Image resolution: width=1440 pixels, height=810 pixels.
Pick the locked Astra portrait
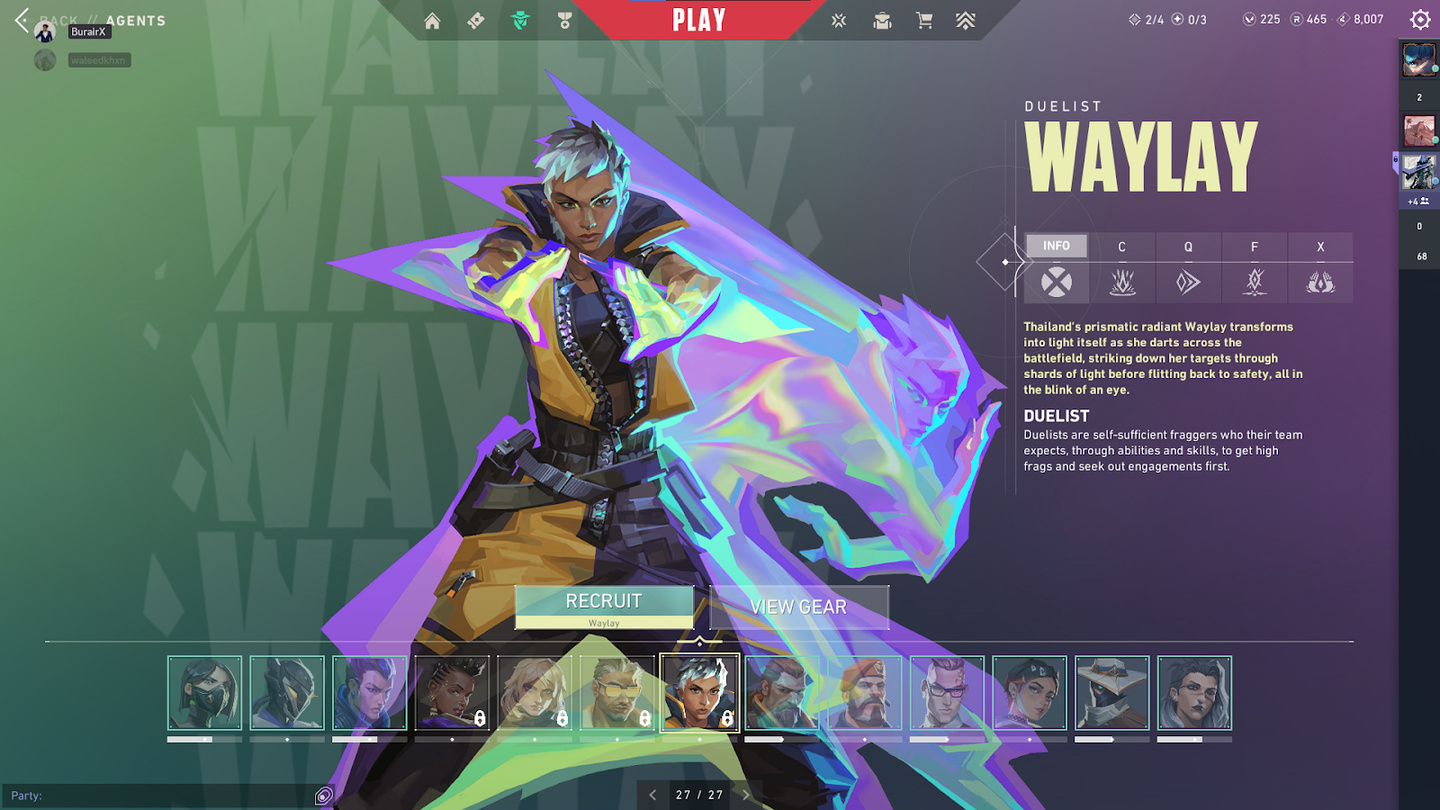tap(452, 693)
